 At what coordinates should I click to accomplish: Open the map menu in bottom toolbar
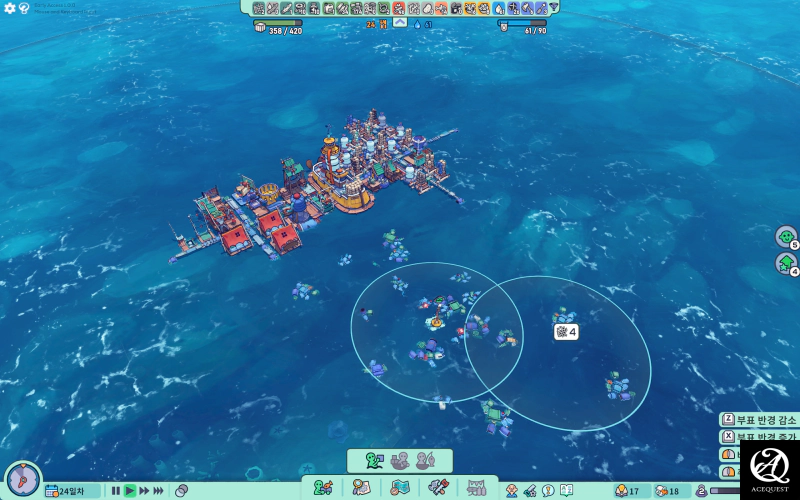400,488
